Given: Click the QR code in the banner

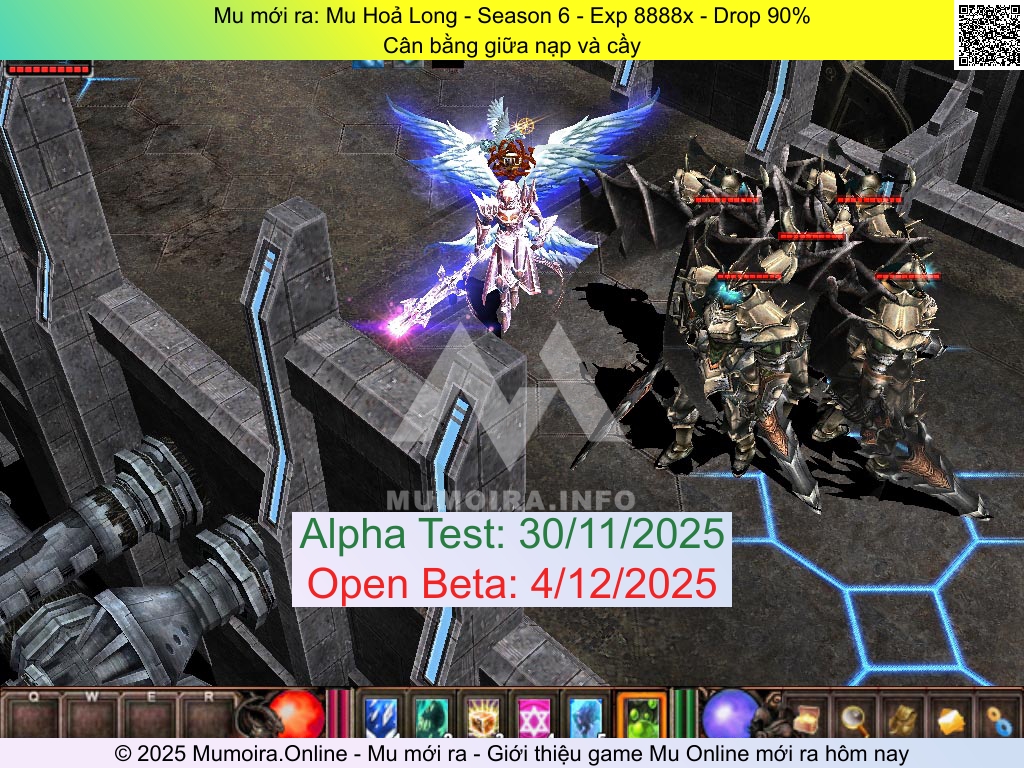Looking at the screenshot, I should [x=985, y=35].
